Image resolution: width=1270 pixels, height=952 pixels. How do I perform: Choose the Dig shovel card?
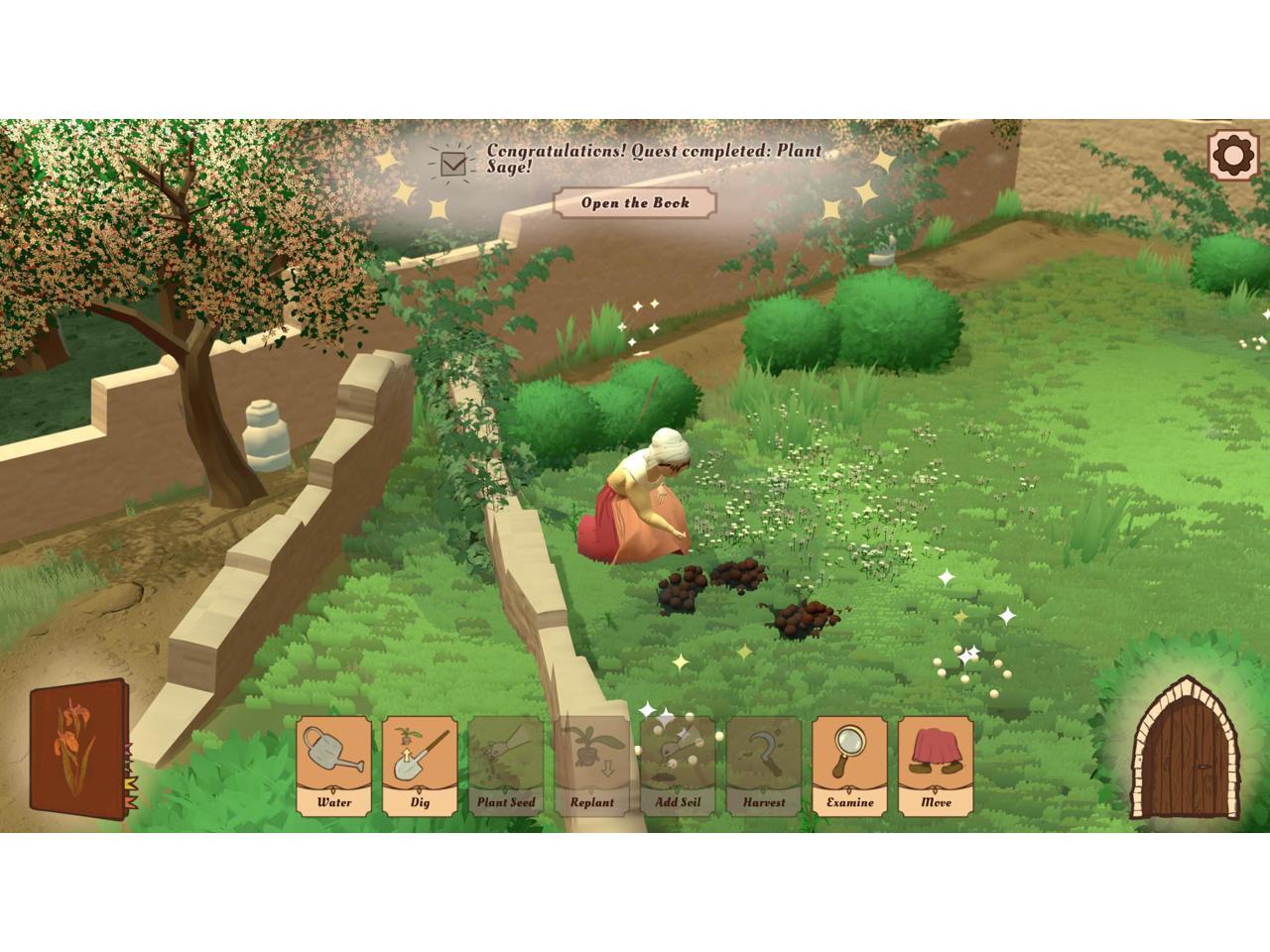click(421, 766)
